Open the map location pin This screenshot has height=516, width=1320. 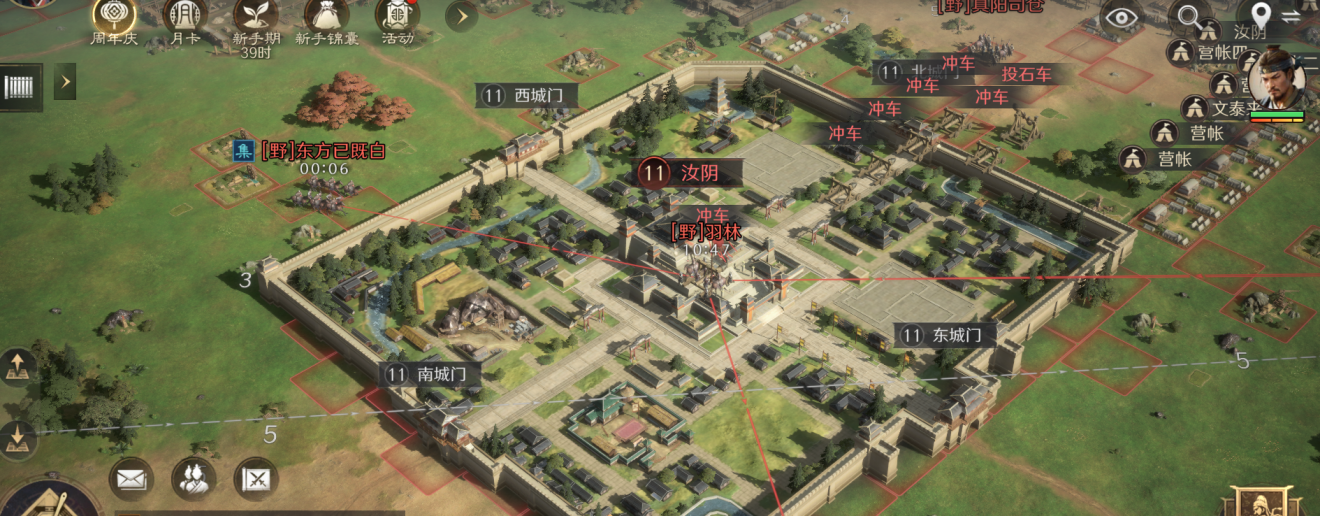[1261, 16]
